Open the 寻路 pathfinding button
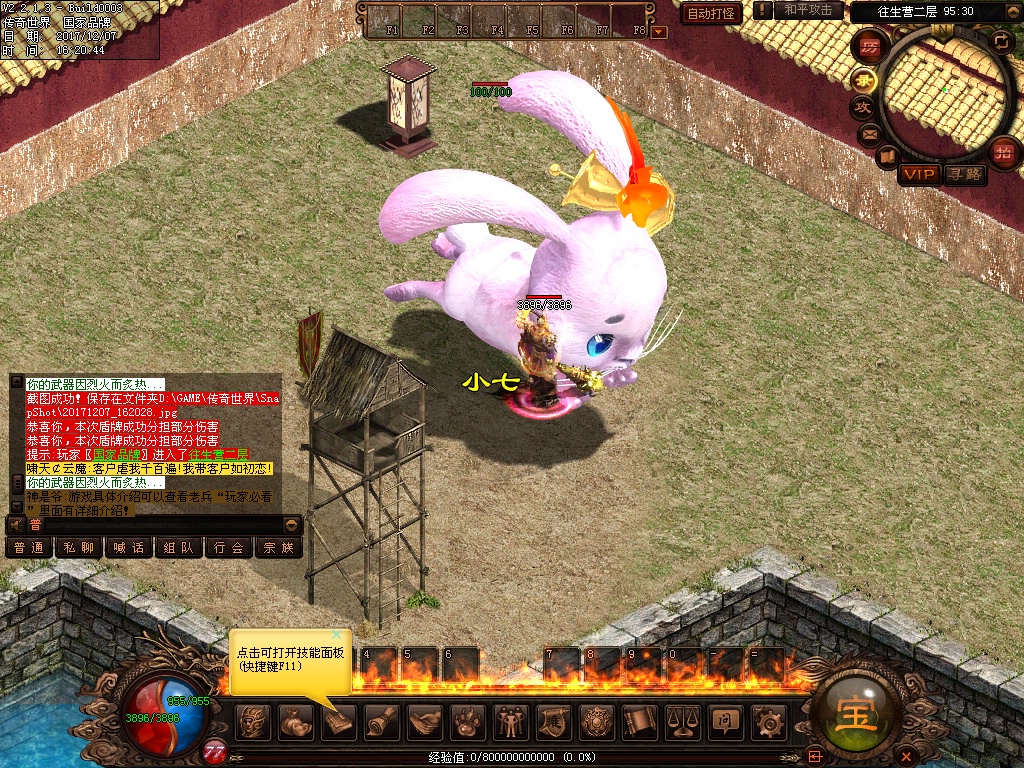 (x=965, y=174)
